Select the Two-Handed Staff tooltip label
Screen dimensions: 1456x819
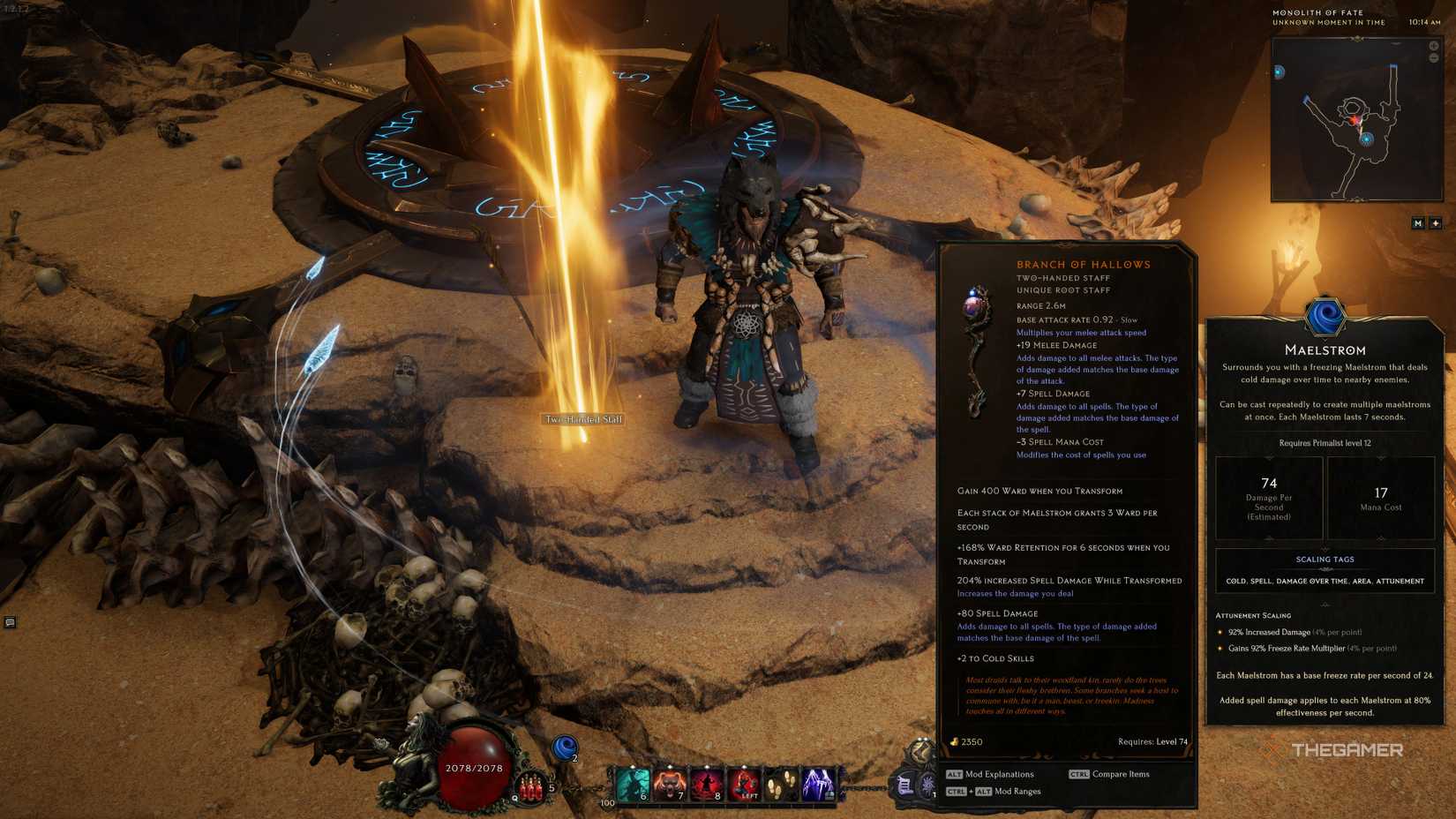point(583,420)
